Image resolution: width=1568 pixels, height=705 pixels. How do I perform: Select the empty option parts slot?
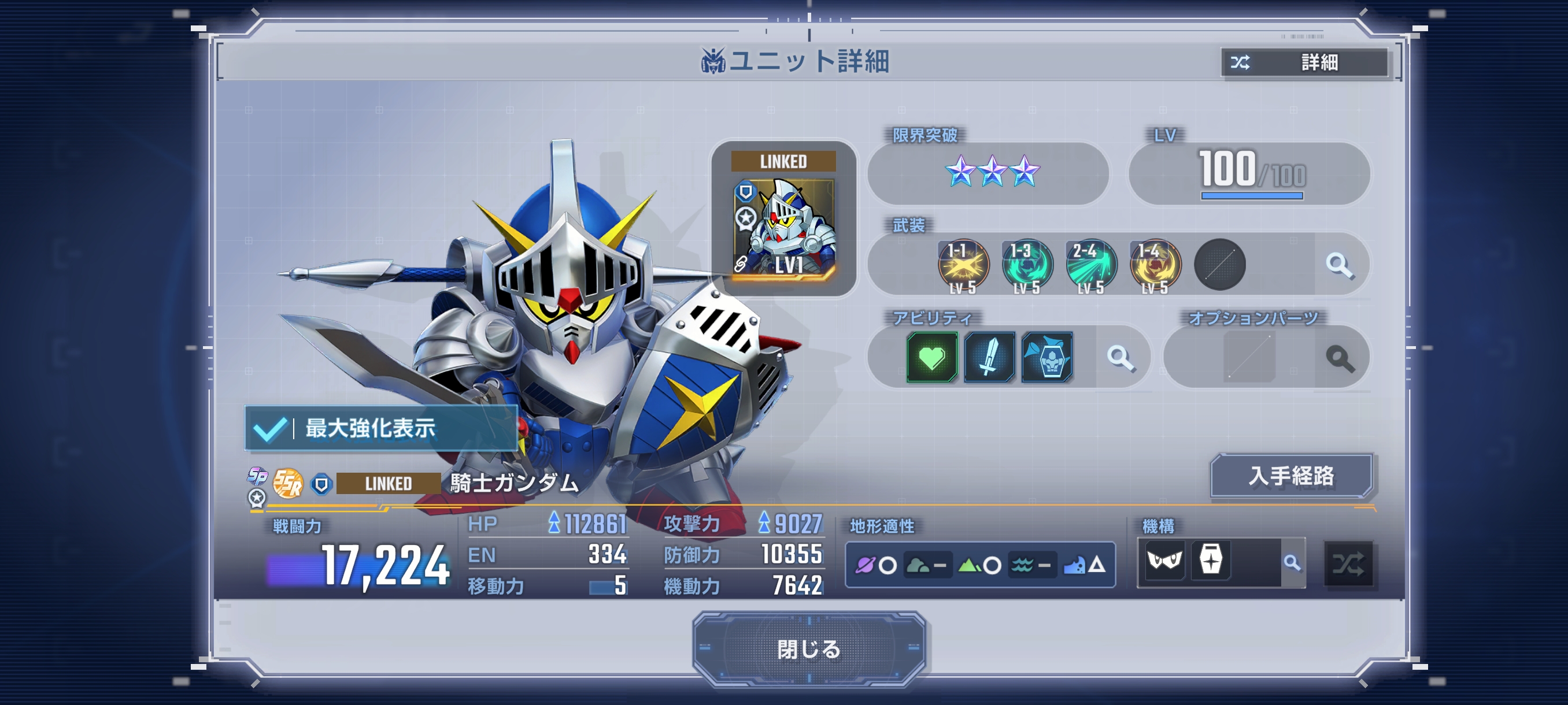[1249, 358]
